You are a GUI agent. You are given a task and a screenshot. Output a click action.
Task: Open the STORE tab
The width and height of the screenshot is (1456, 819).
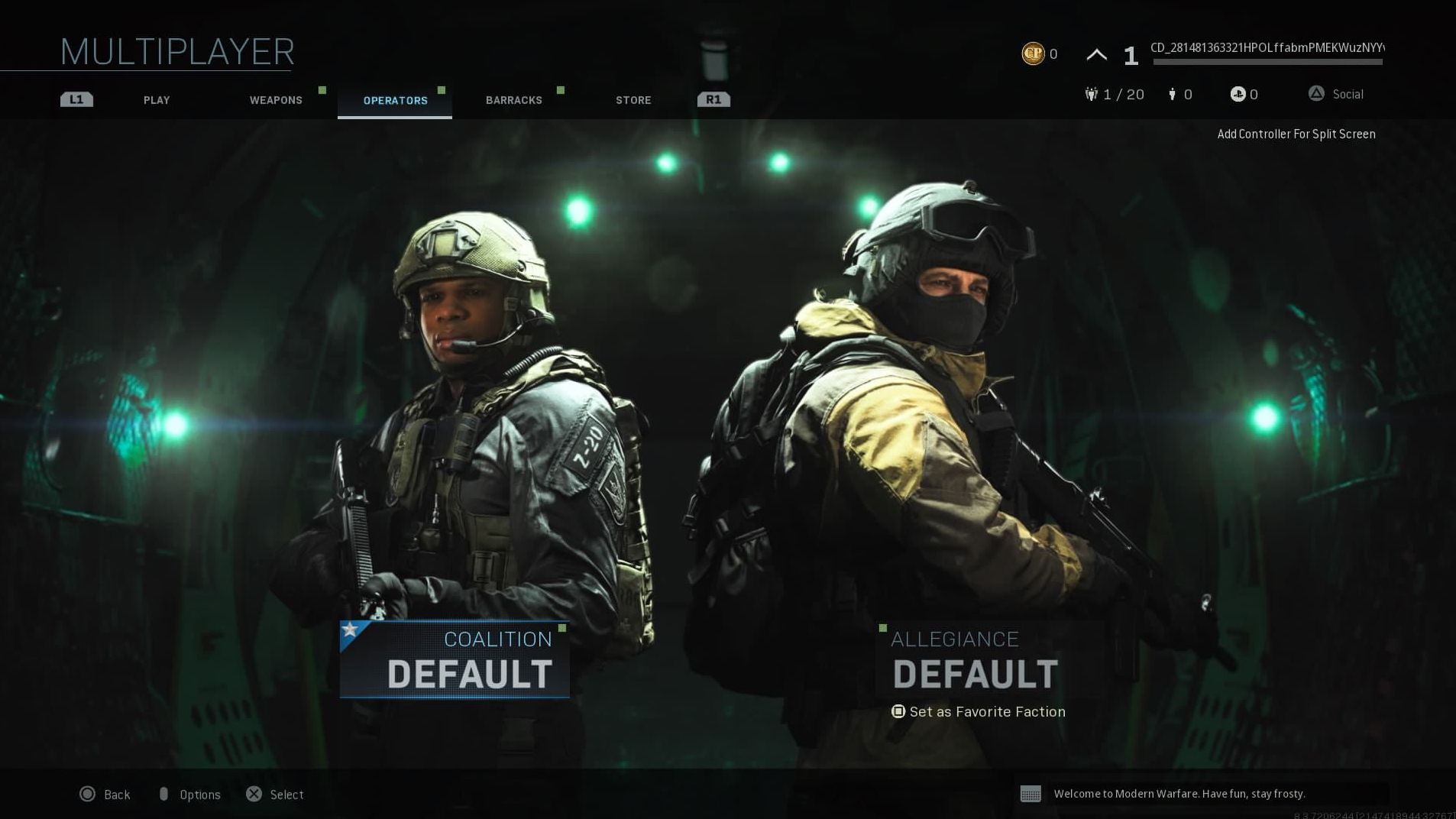tap(633, 100)
